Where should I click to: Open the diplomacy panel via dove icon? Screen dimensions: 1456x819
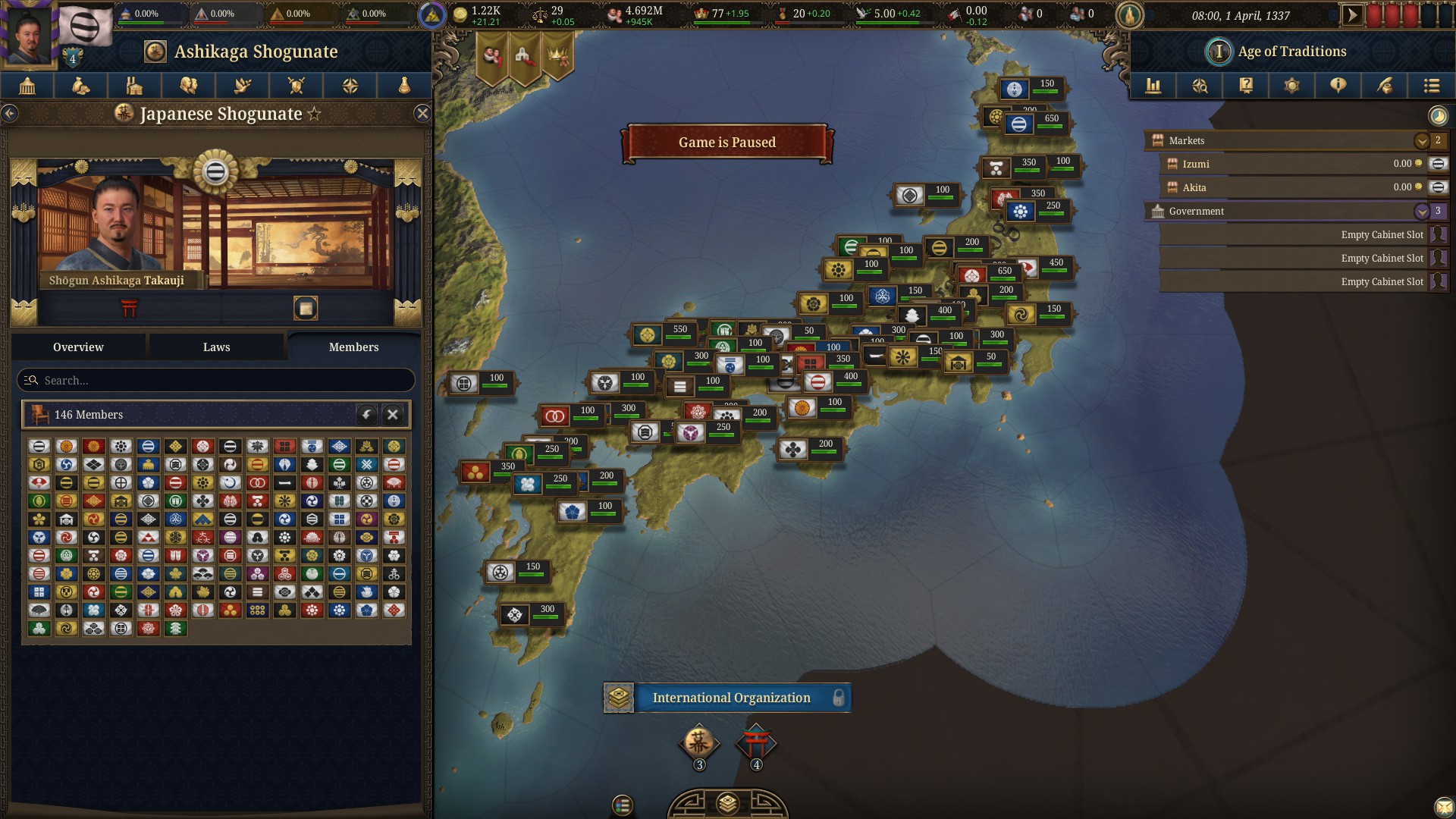tap(241, 86)
